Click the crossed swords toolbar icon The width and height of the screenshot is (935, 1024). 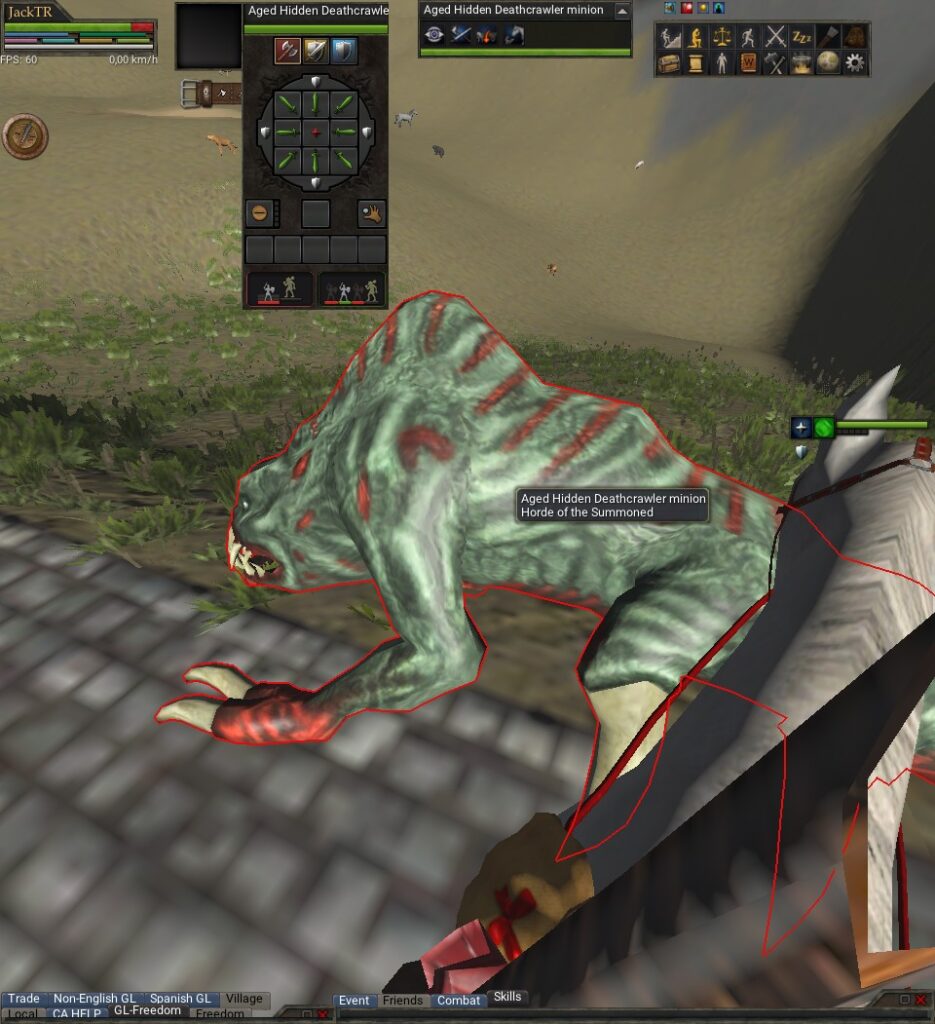pos(775,37)
